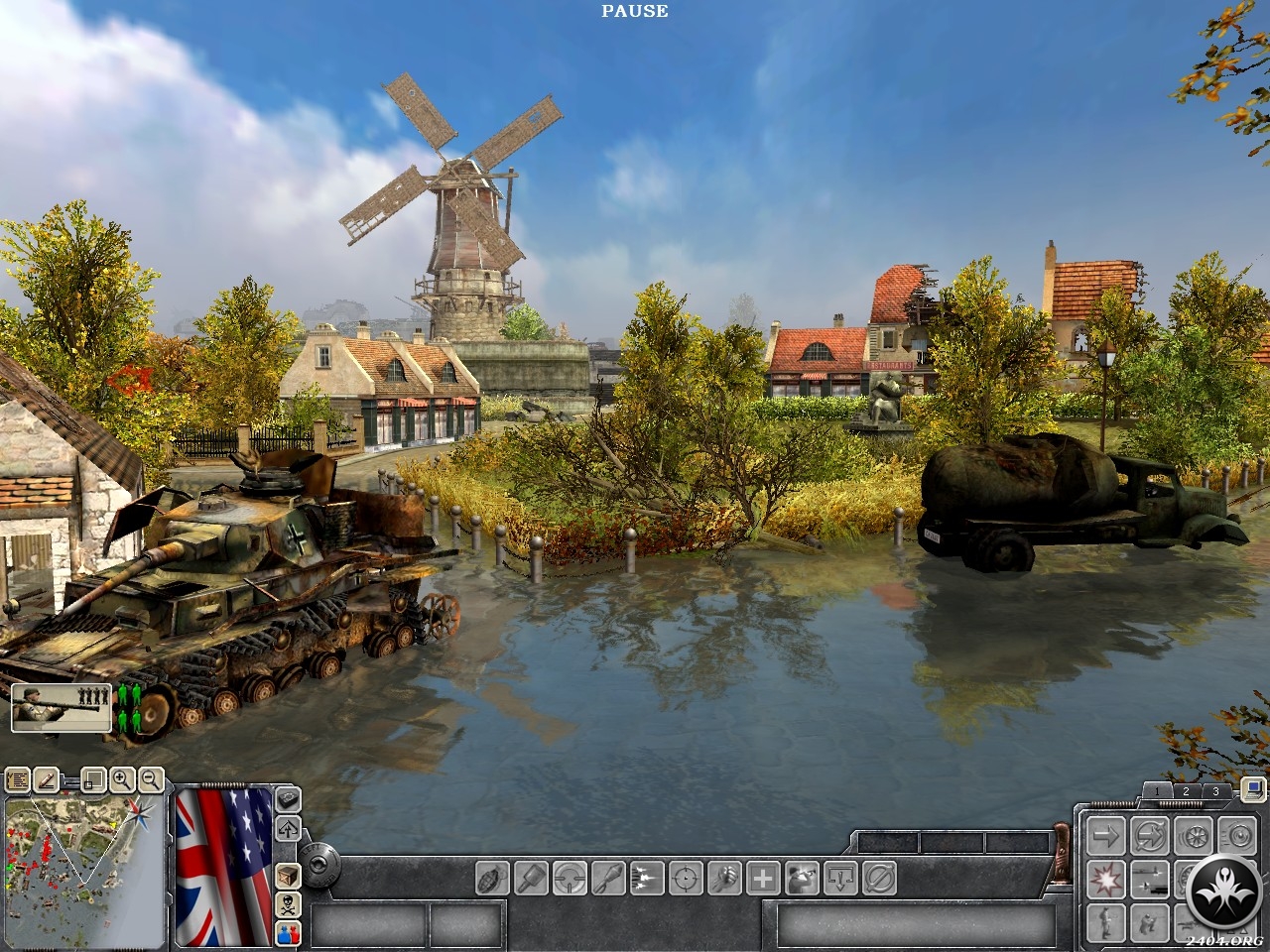Activate the crosshair aim command
This screenshot has width=1270, height=952.
click(686, 878)
